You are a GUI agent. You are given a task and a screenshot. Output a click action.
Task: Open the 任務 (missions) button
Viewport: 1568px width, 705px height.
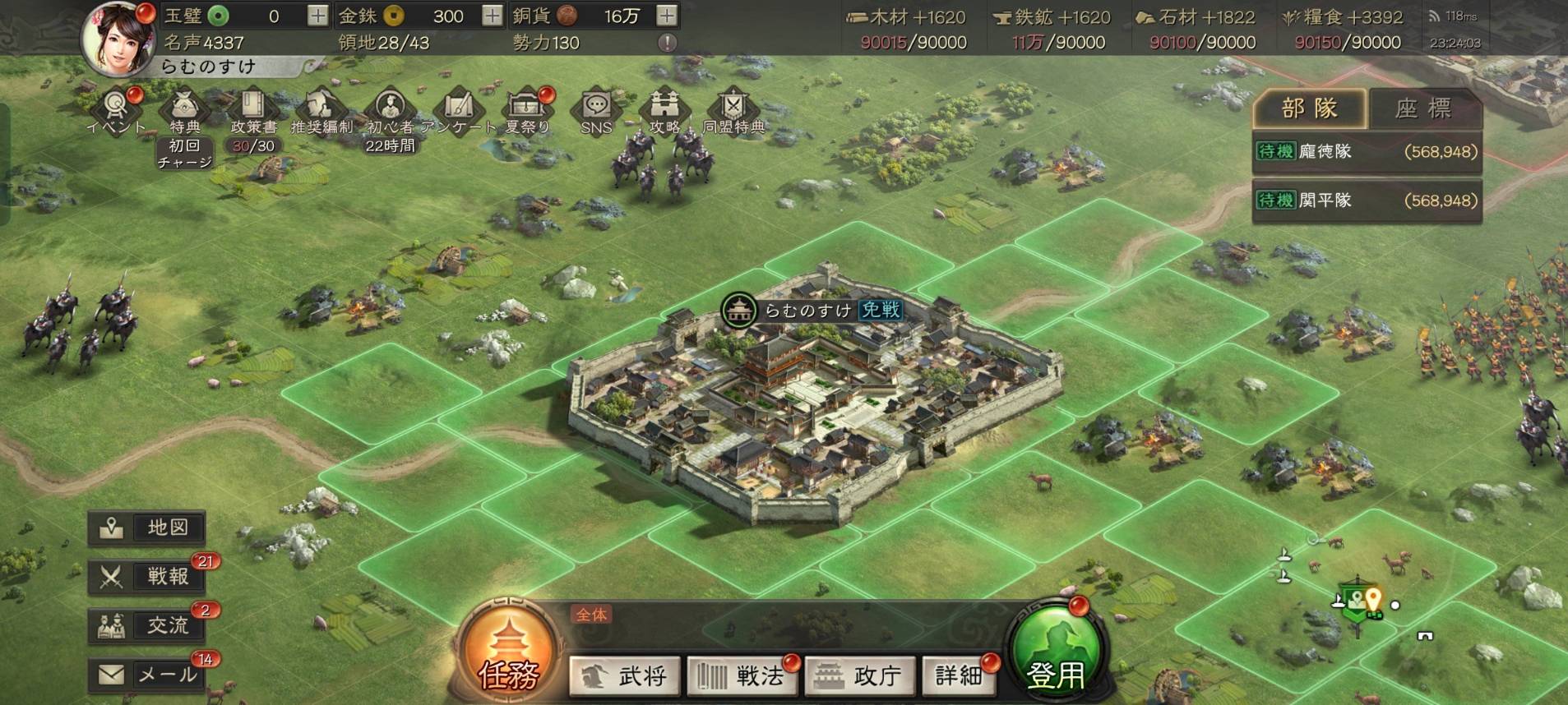coord(509,655)
